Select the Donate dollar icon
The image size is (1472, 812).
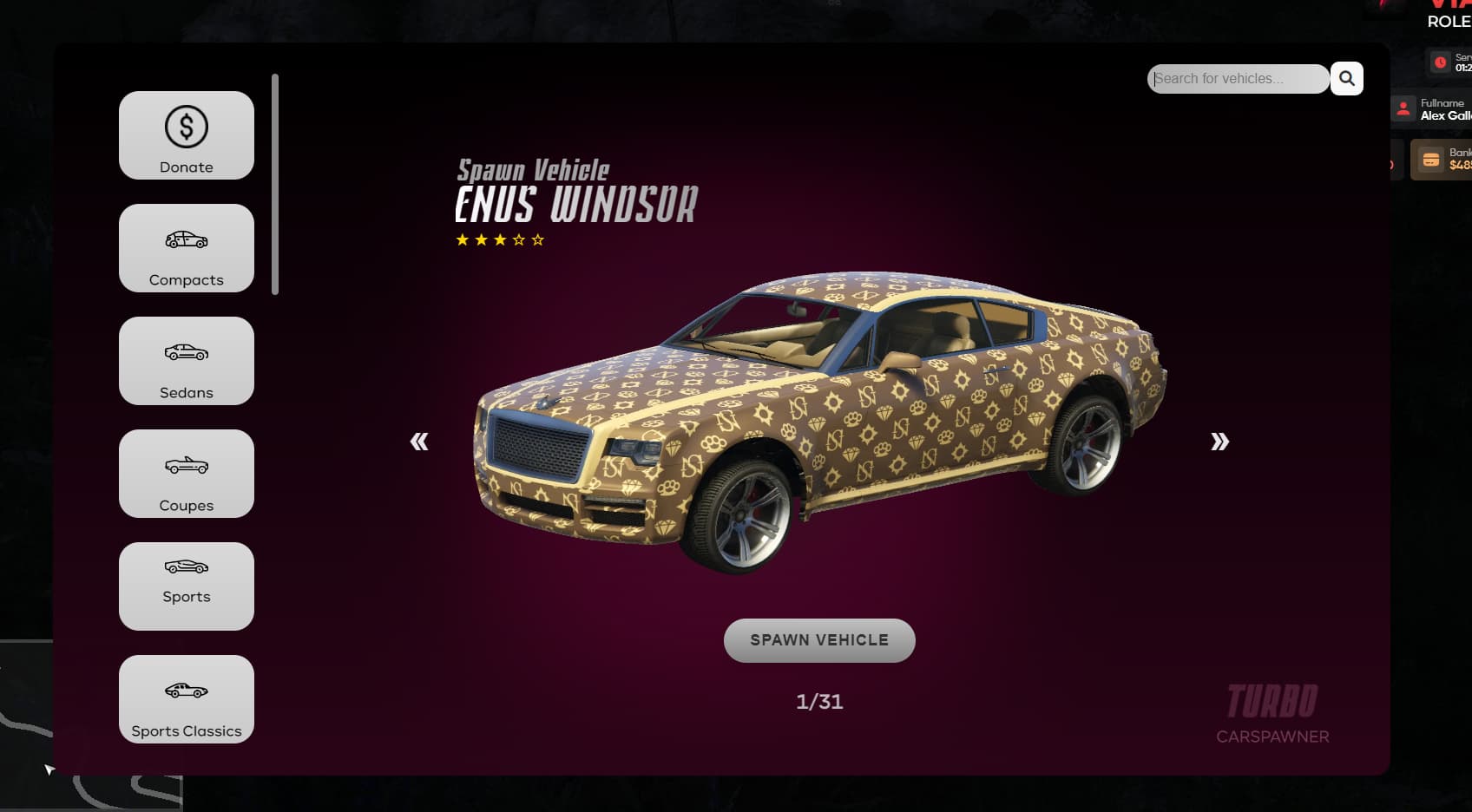pyautogui.click(x=186, y=126)
